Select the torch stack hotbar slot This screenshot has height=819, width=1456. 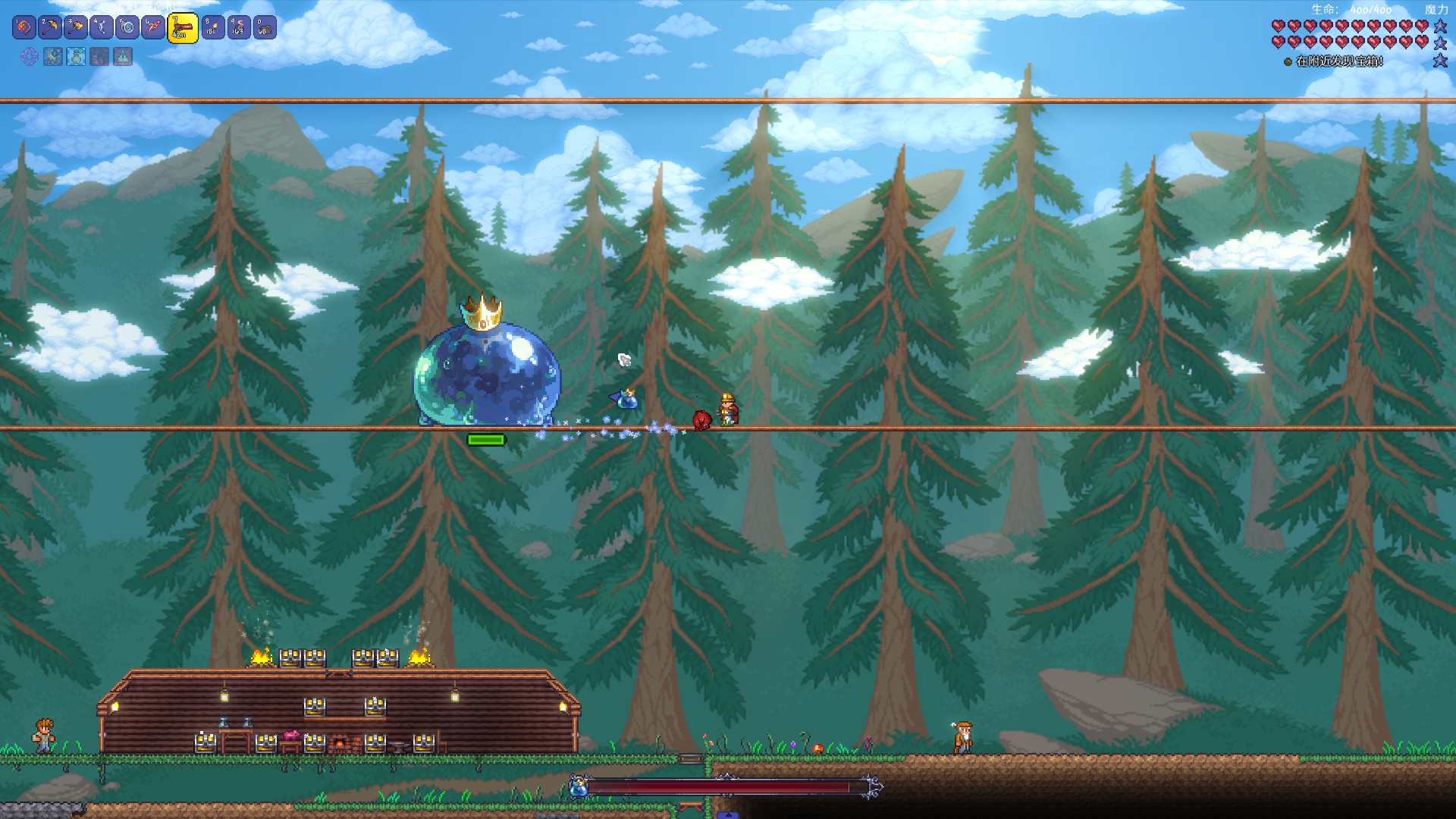[x=213, y=28]
